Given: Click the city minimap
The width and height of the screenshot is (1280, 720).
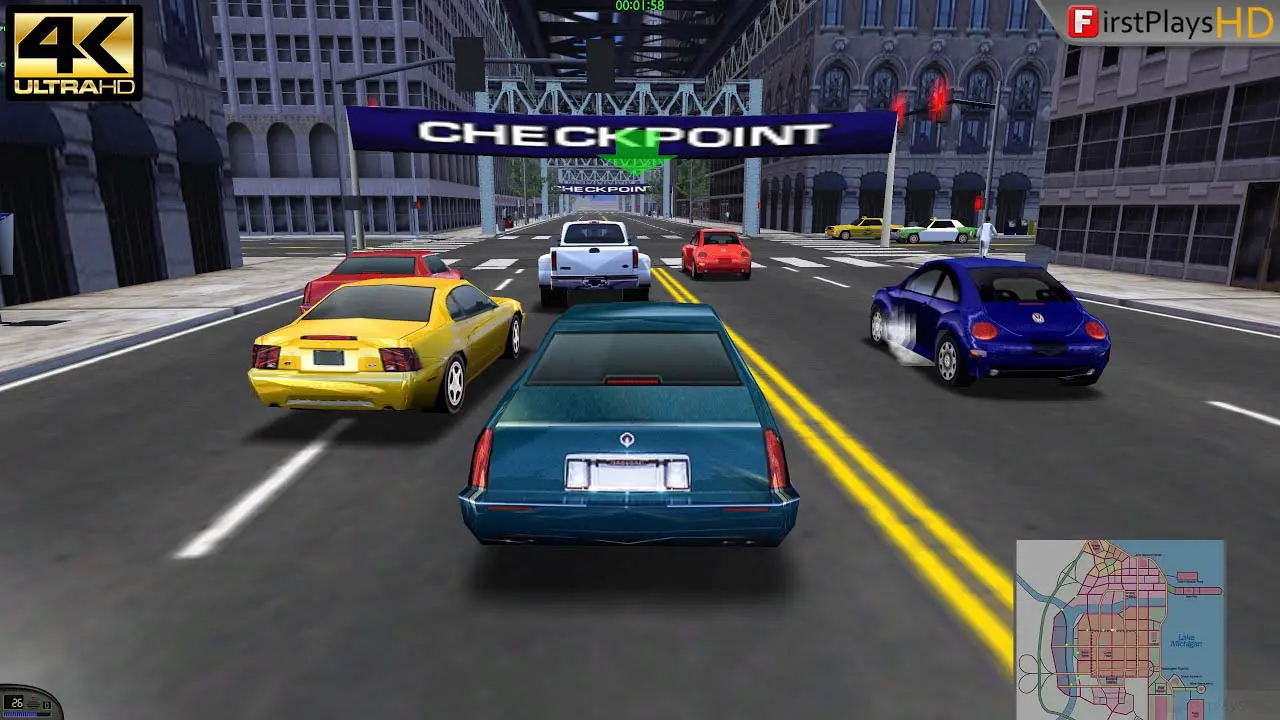Looking at the screenshot, I should [x=1120, y=628].
